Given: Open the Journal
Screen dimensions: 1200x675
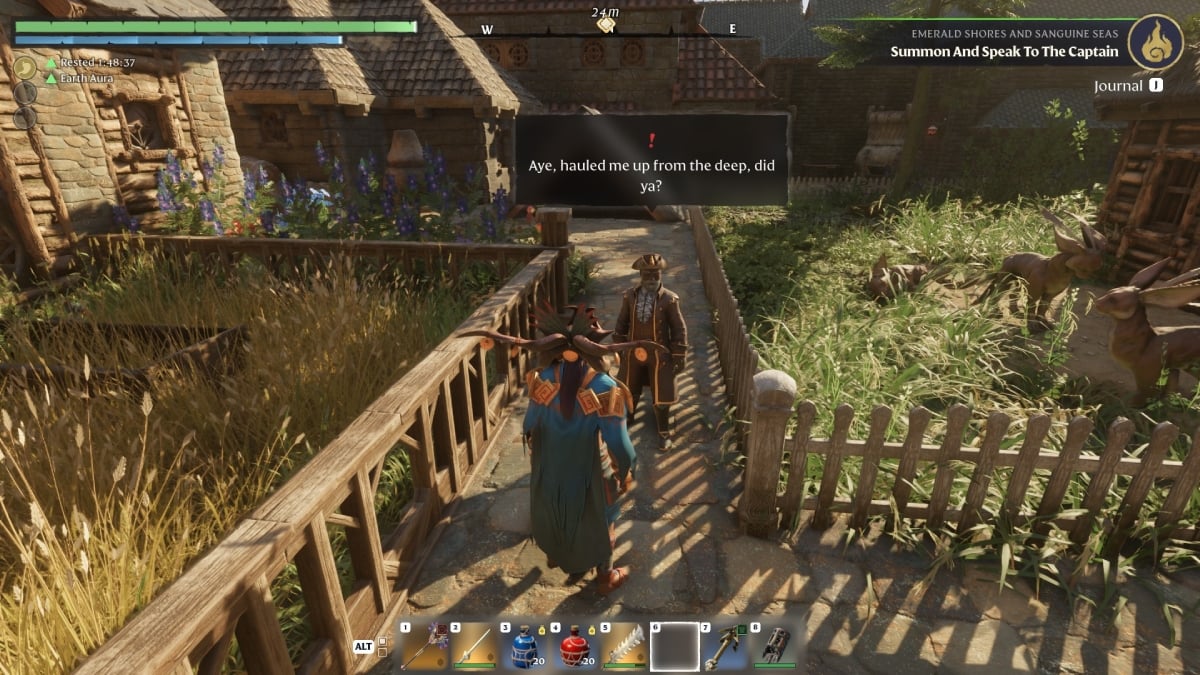Looking at the screenshot, I should pyautogui.click(x=1118, y=86).
